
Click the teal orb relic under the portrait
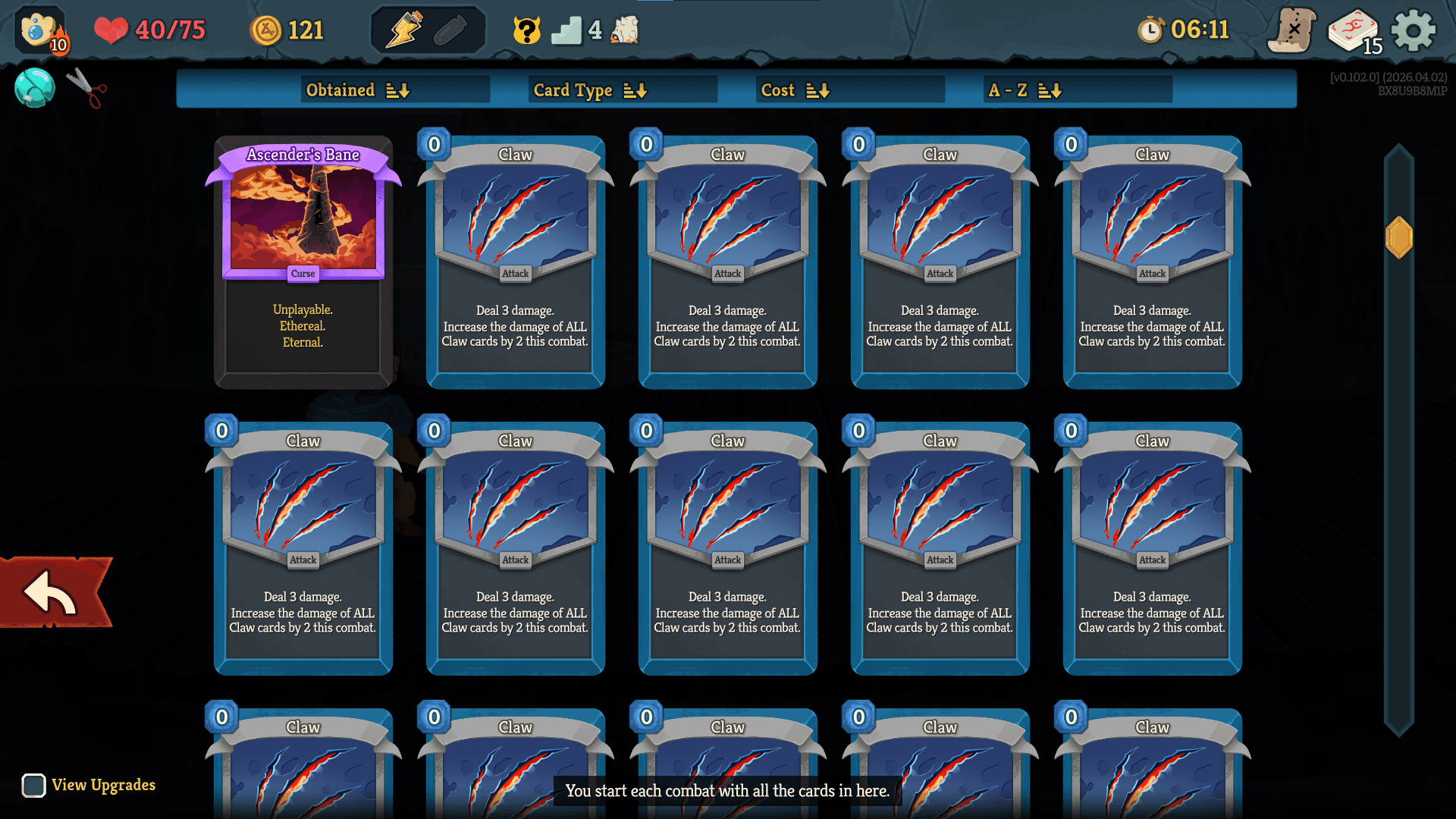pos(33,87)
